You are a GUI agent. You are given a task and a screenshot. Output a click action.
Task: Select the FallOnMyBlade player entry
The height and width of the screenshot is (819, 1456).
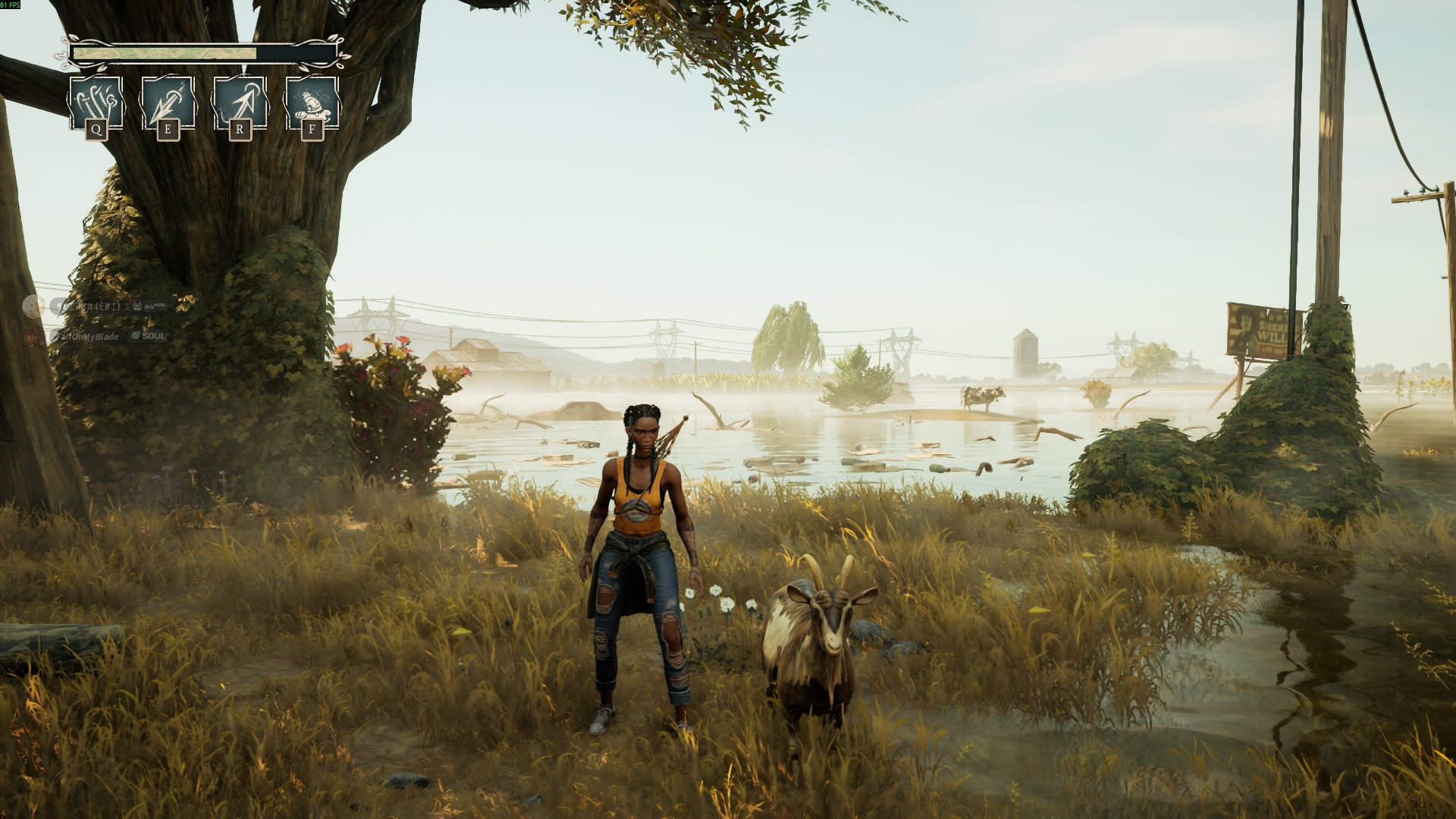coord(89,336)
